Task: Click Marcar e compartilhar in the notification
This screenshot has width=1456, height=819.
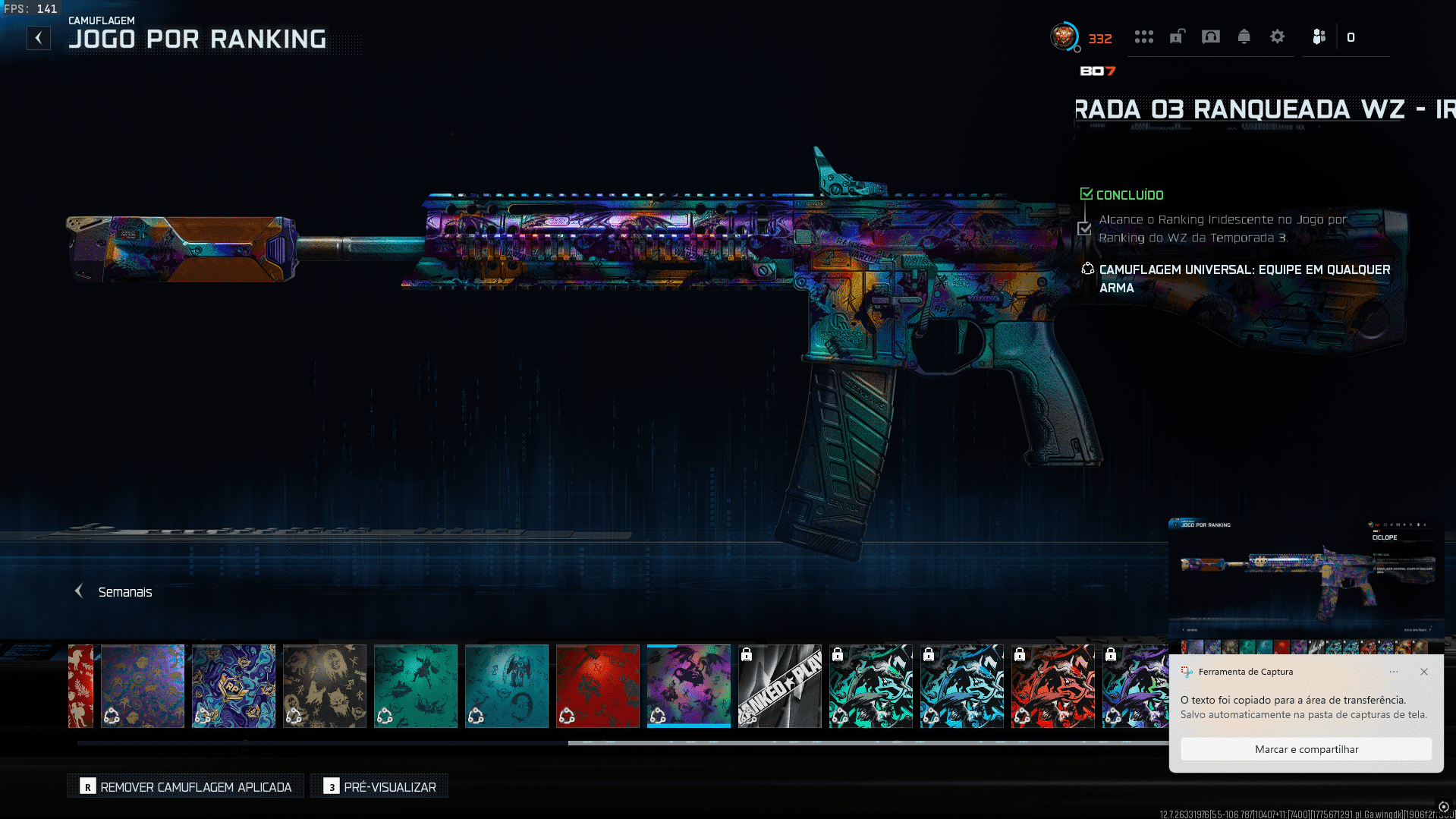Action: [x=1307, y=749]
